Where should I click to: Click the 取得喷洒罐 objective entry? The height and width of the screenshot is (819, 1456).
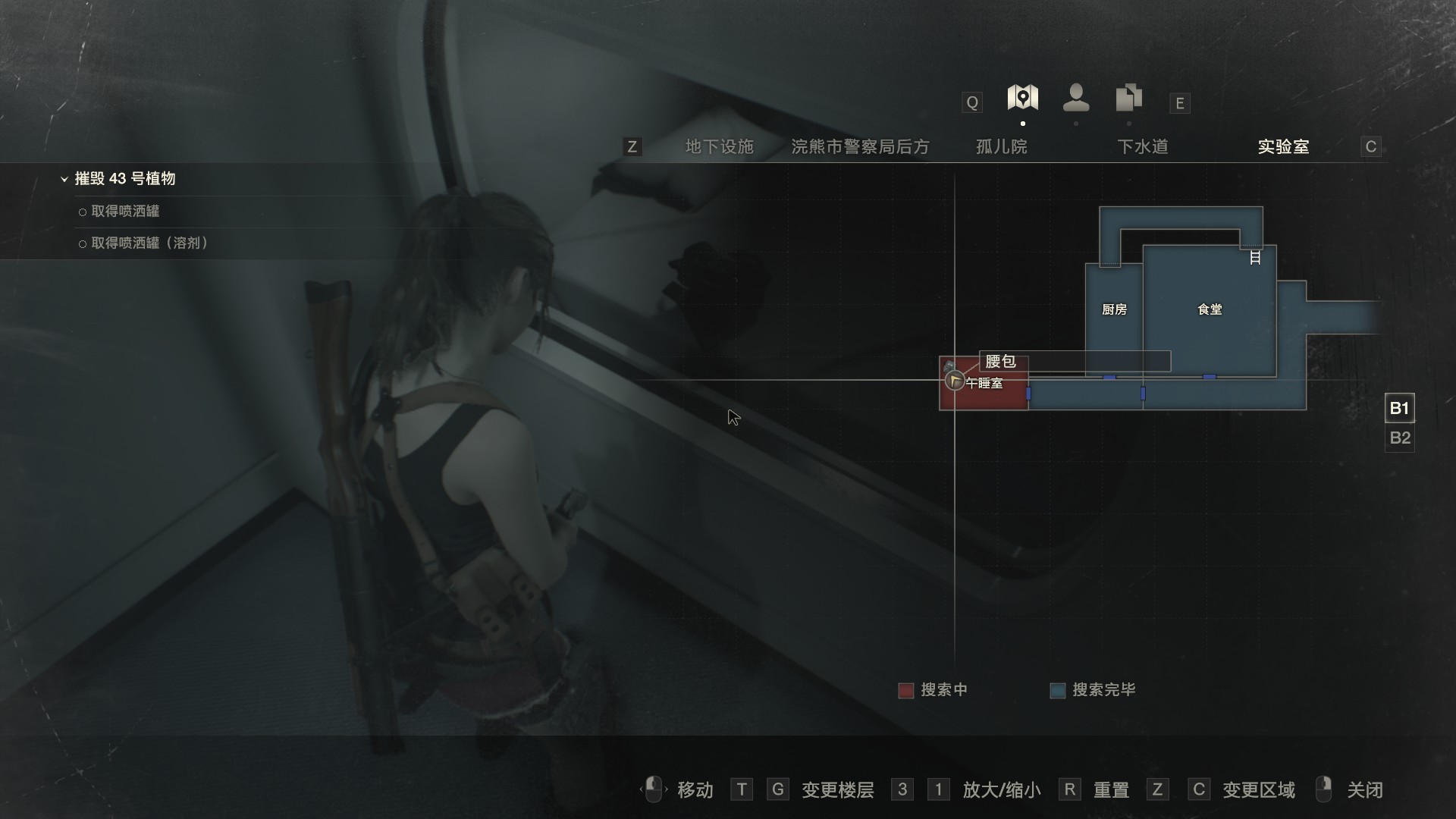pyautogui.click(x=125, y=212)
